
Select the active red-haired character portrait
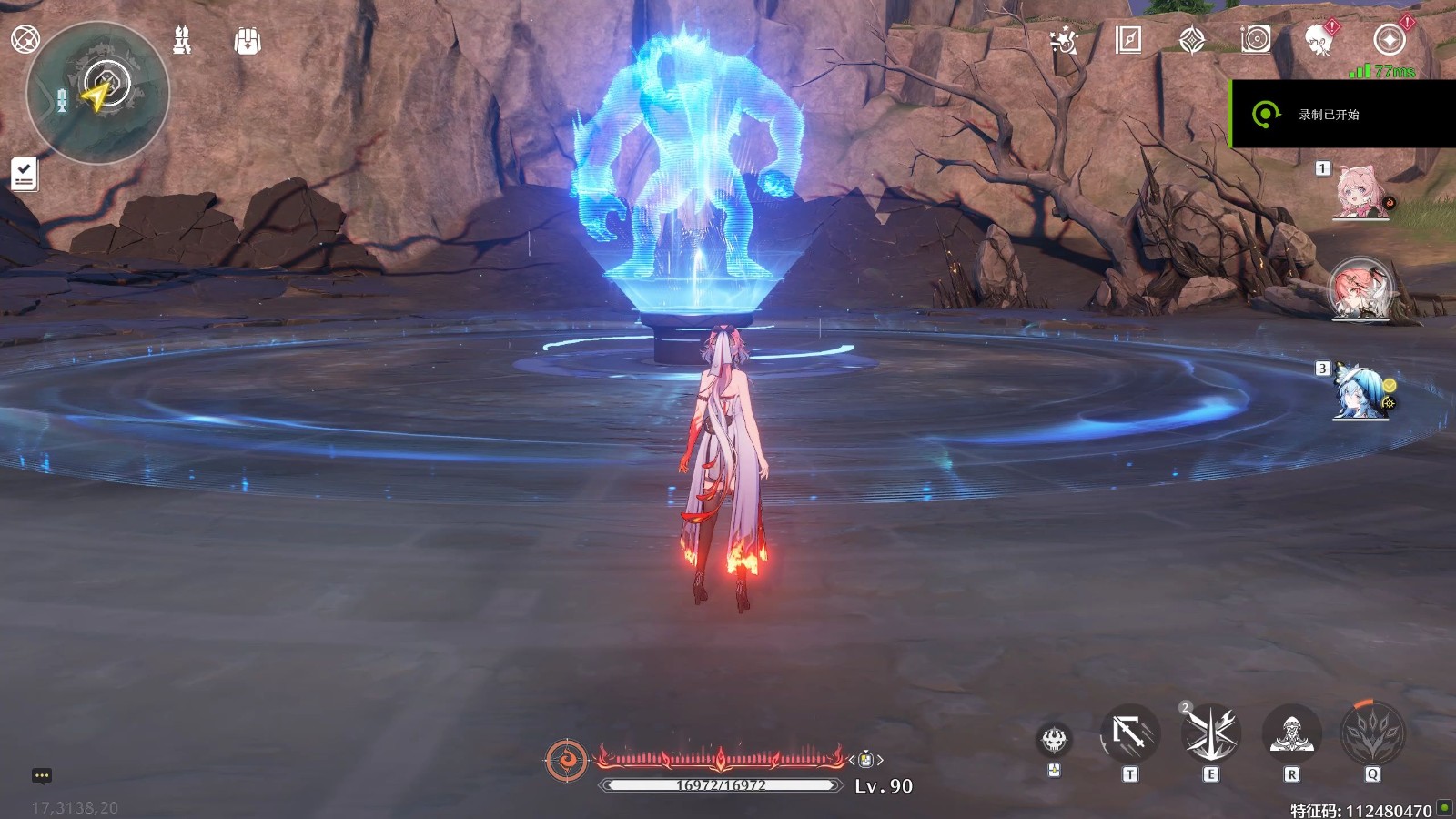click(1360, 290)
